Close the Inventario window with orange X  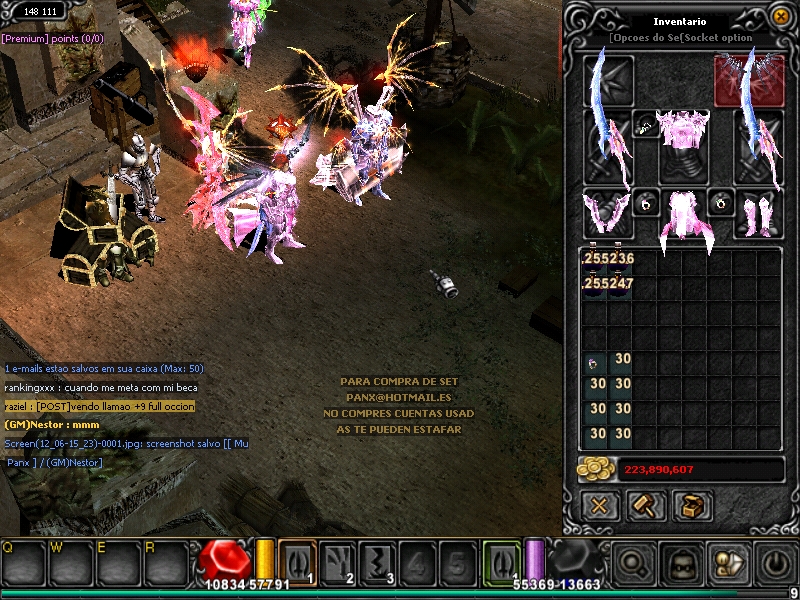point(780,16)
